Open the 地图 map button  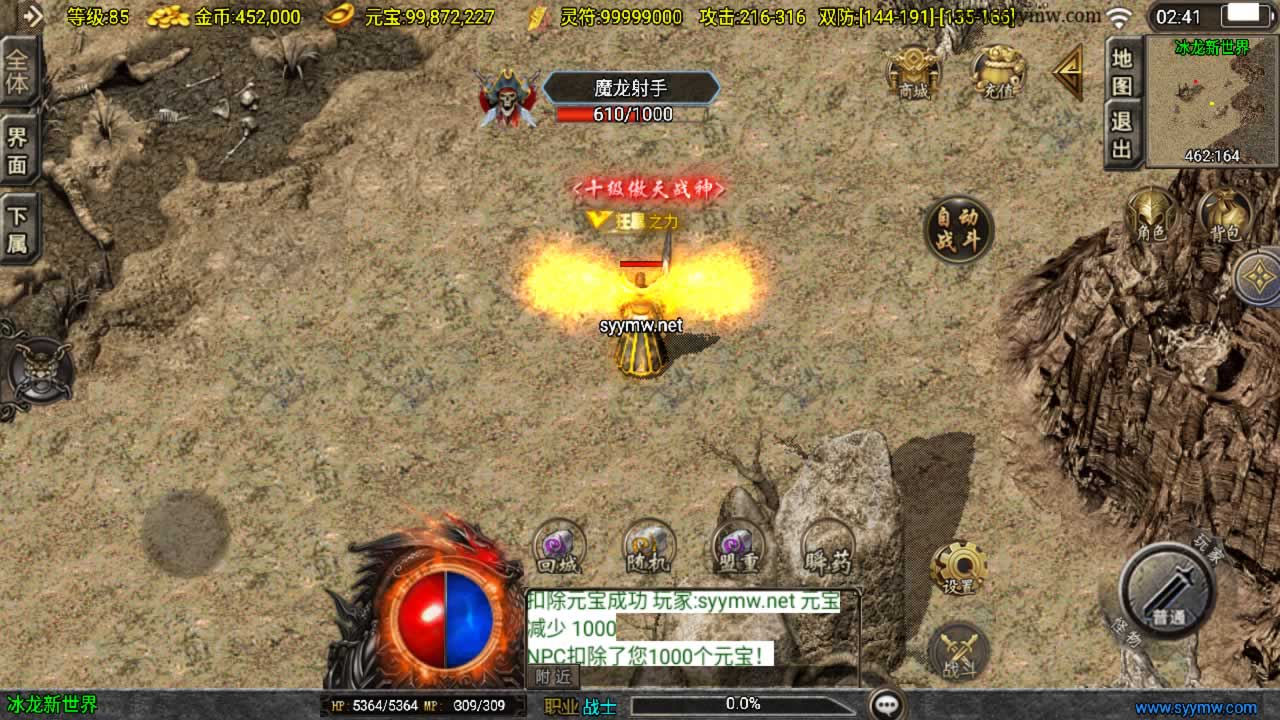click(x=1122, y=71)
